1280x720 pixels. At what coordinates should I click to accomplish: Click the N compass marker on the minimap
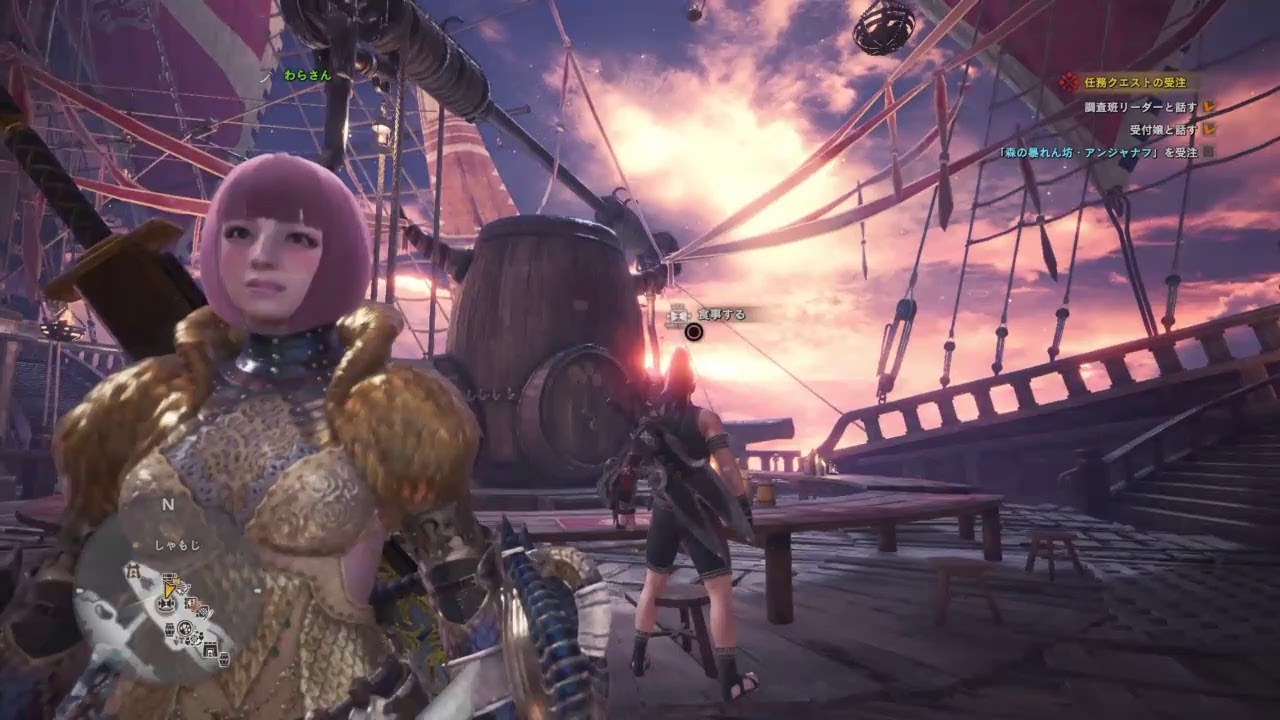click(167, 504)
